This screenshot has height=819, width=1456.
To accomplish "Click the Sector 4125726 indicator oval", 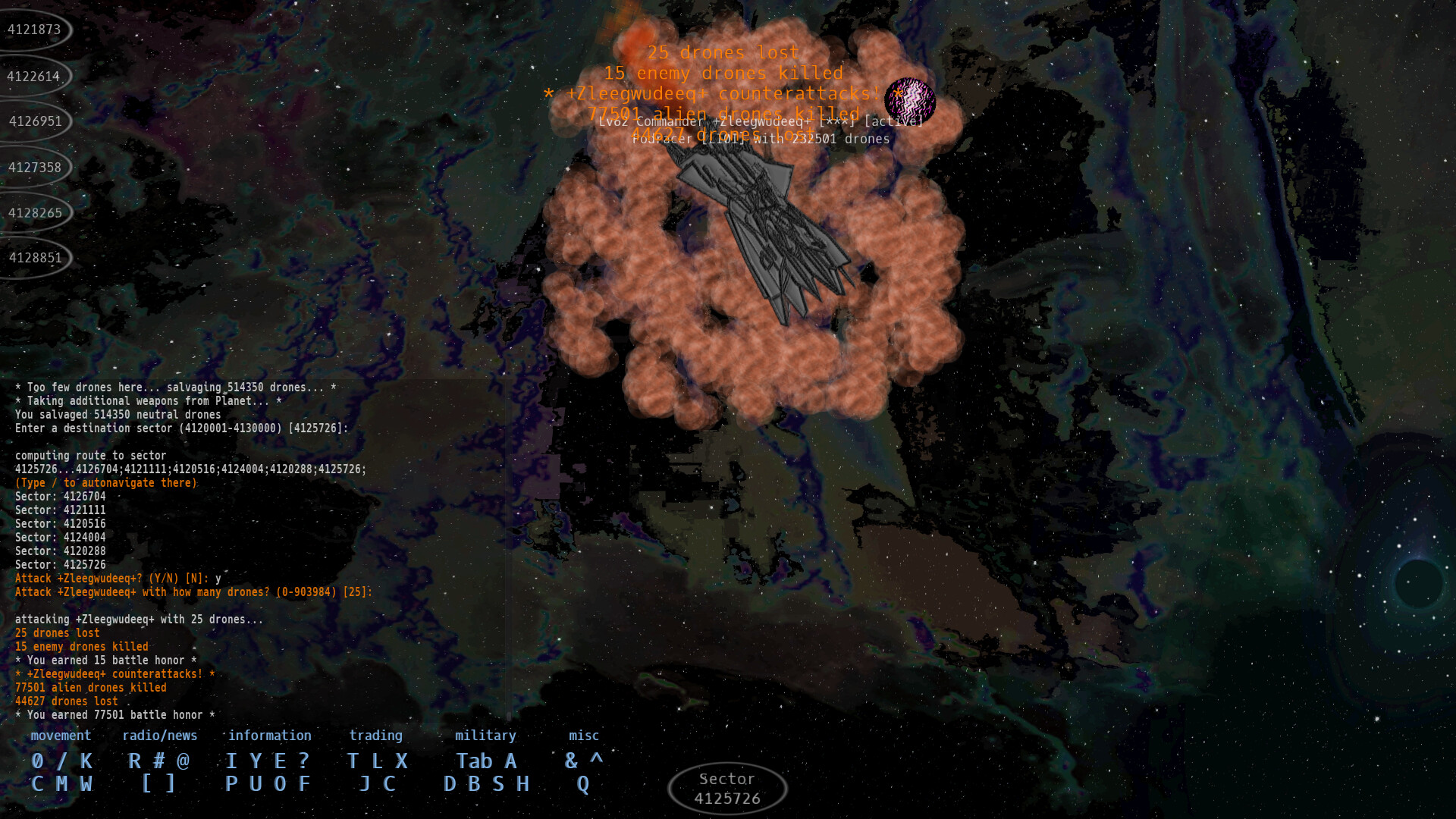I will [x=726, y=787].
